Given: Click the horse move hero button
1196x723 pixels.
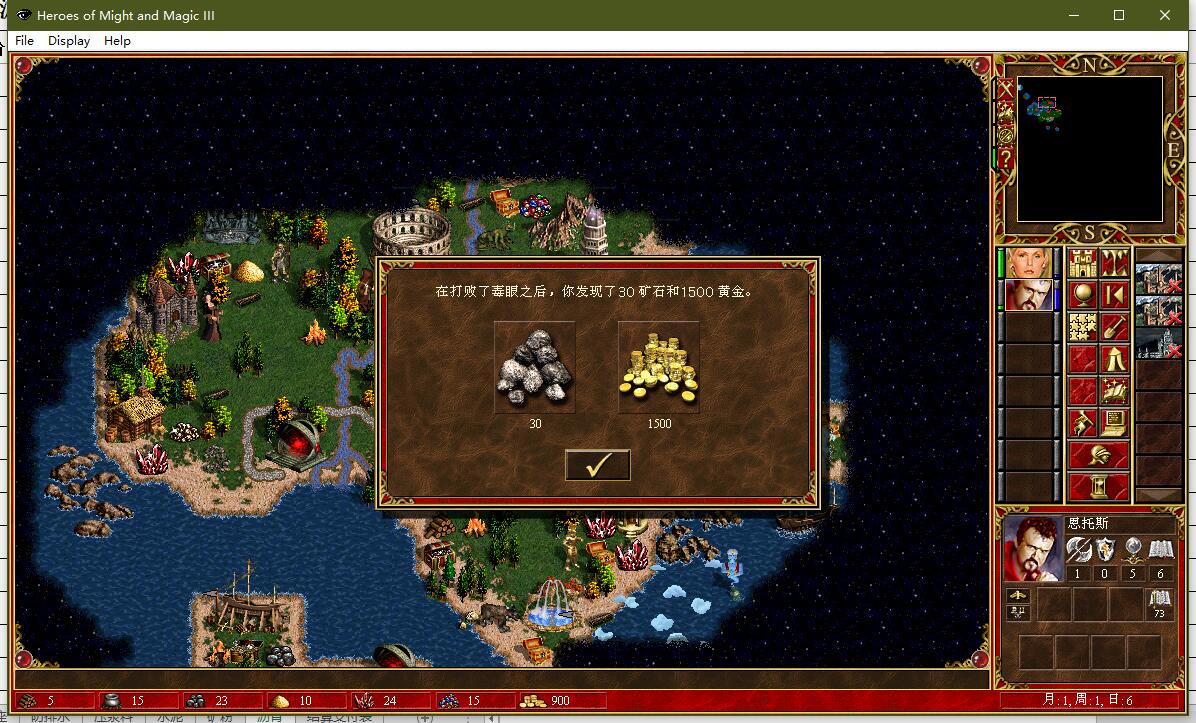Looking at the screenshot, I should 1083,423.
